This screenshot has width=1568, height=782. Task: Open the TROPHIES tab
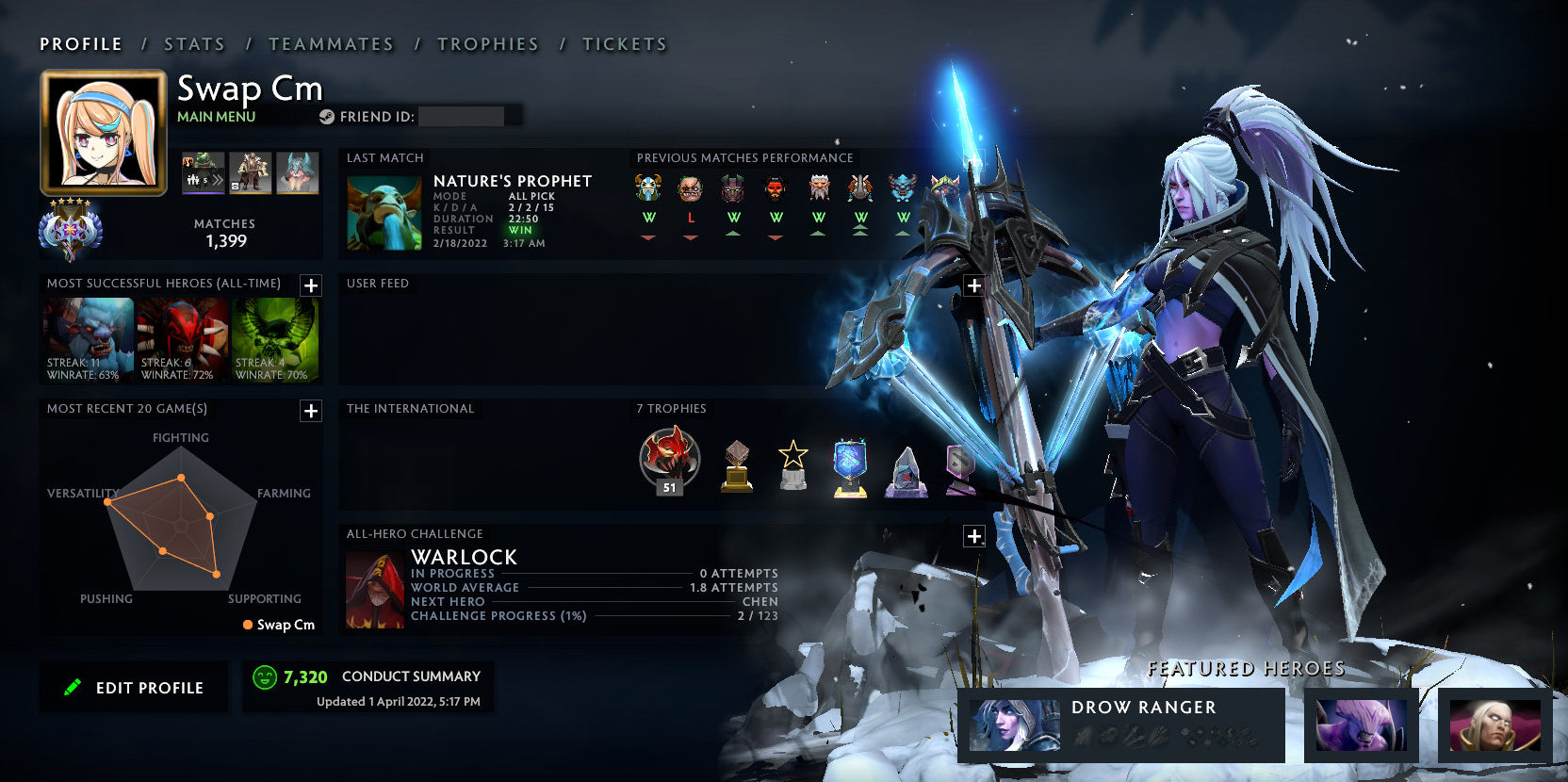(488, 43)
